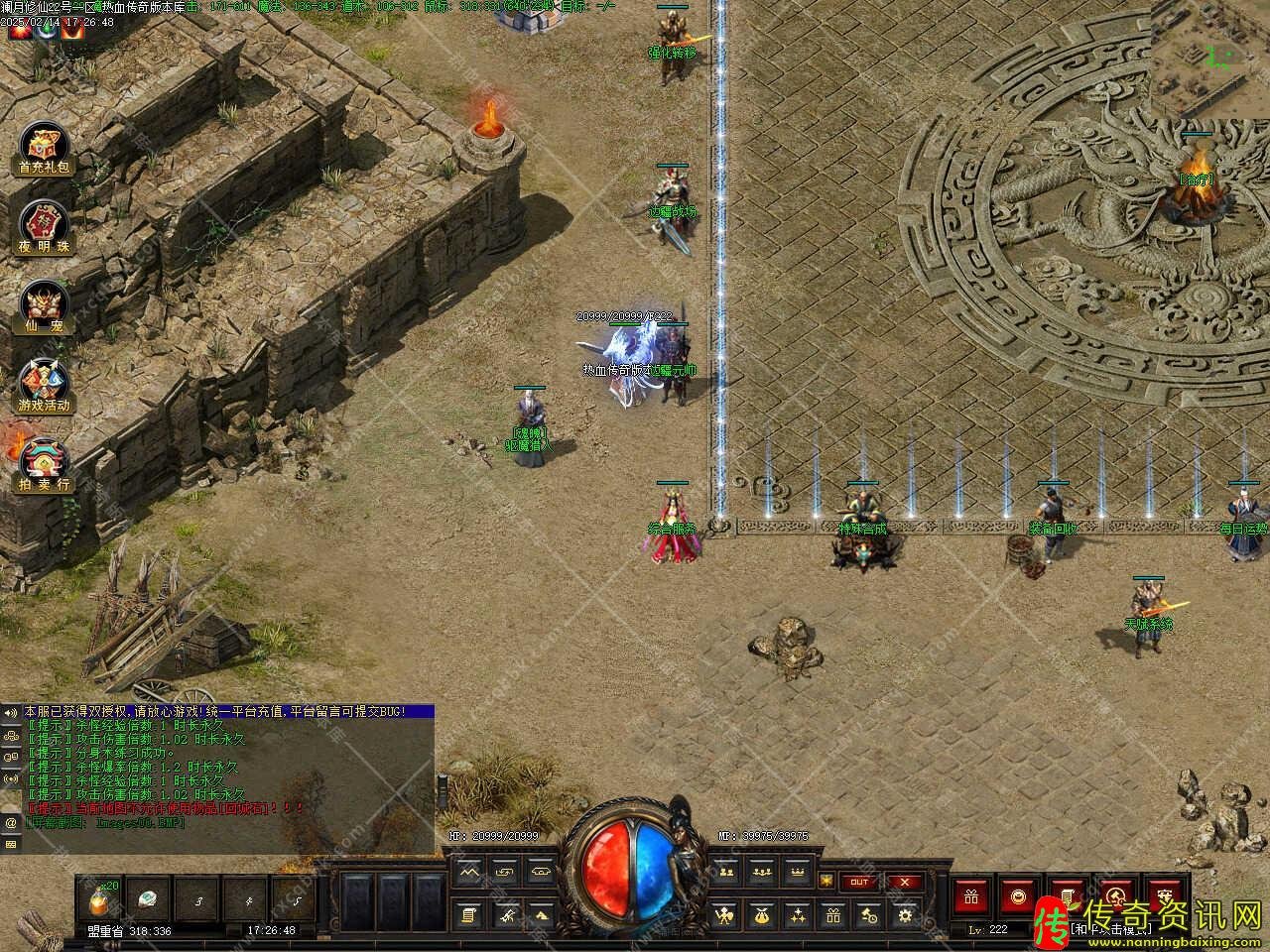Toggle the chat sound speaker icon
Screen dimensions: 1270x952
[11, 713]
